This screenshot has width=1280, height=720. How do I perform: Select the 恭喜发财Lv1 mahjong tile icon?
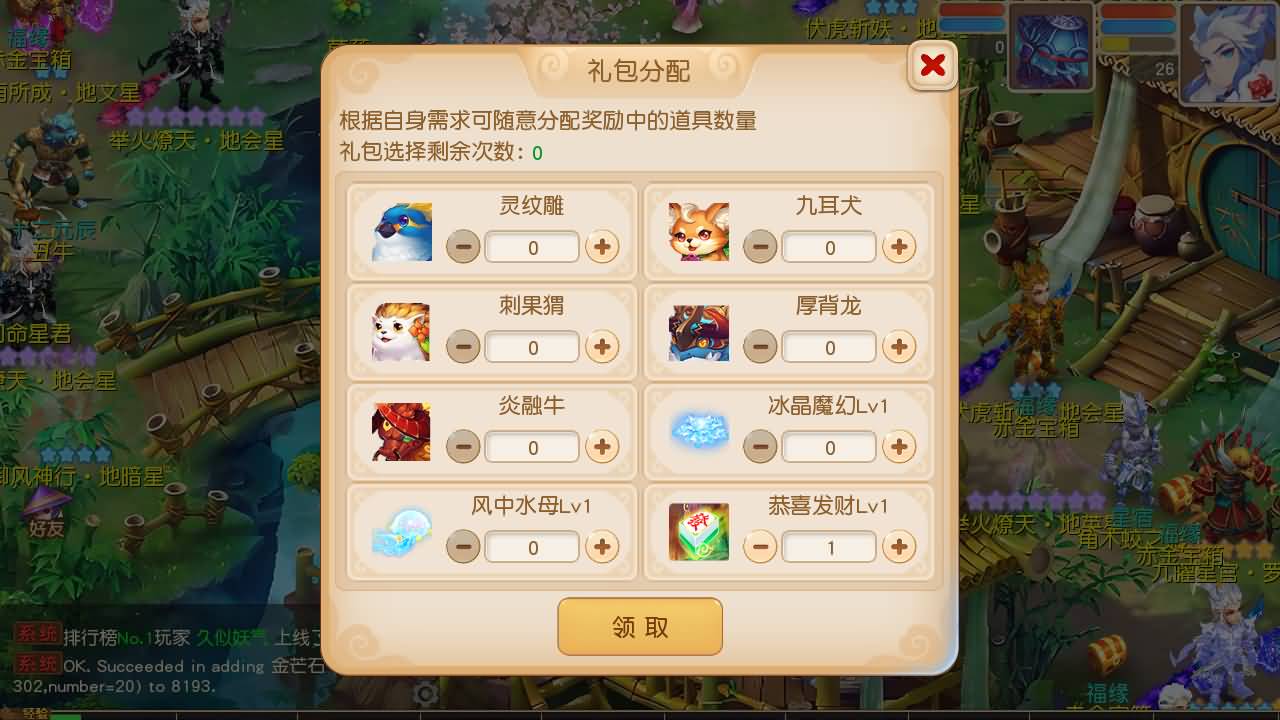click(698, 532)
